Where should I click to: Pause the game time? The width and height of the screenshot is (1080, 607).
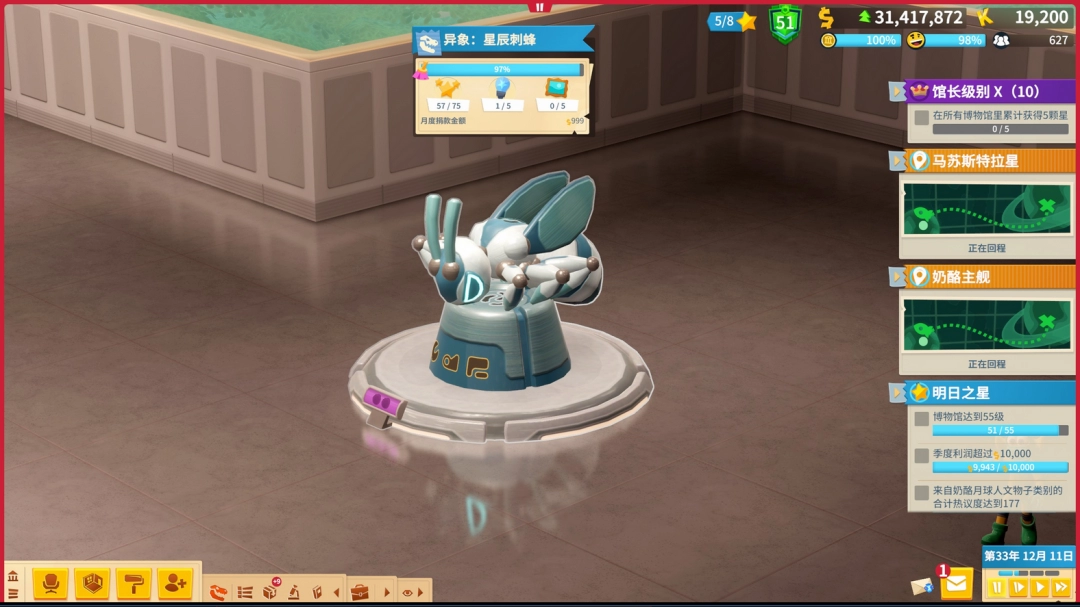[997, 587]
